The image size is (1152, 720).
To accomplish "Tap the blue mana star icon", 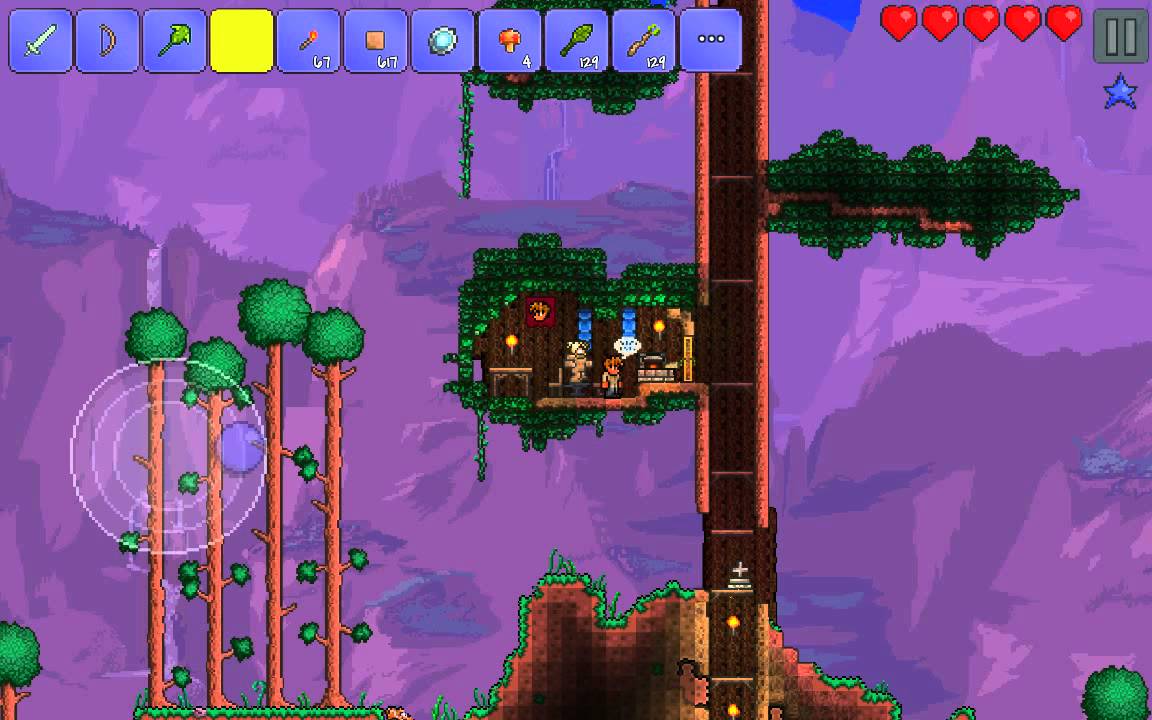I will tap(1120, 93).
